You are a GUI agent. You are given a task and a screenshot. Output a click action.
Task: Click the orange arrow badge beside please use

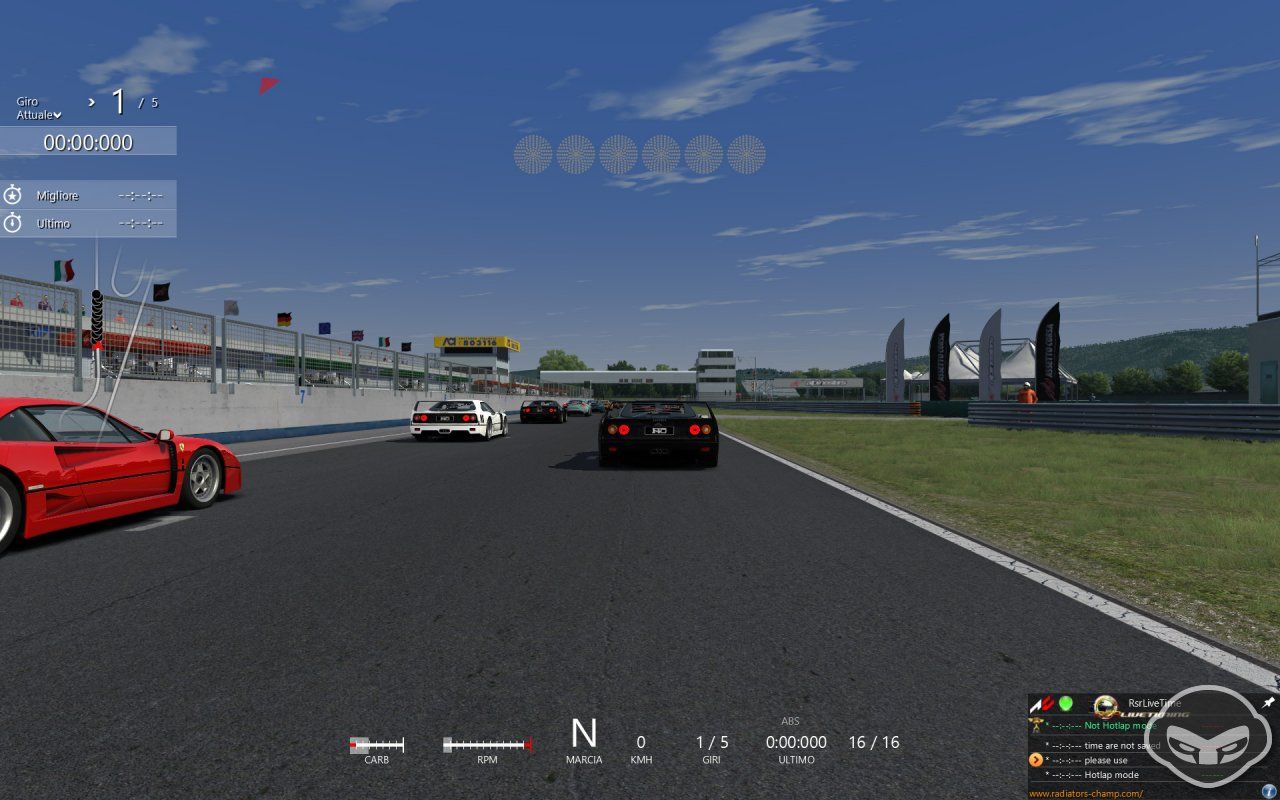coord(1037,759)
